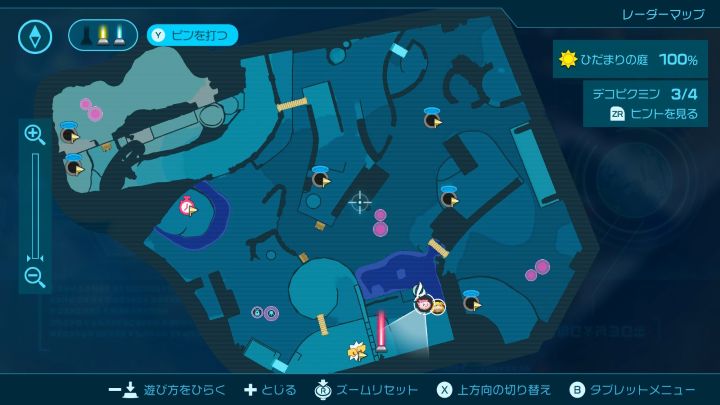The width and height of the screenshot is (720, 405).
Task: Select the player character marker on map
Action: 423,301
